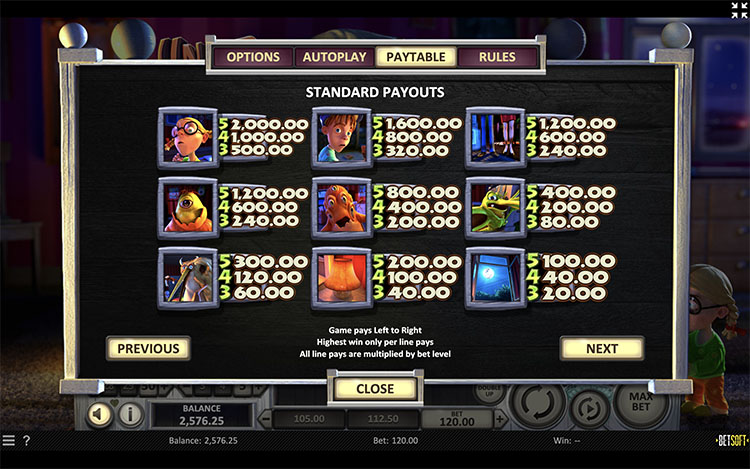Show the Rules tab

pyautogui.click(x=497, y=57)
